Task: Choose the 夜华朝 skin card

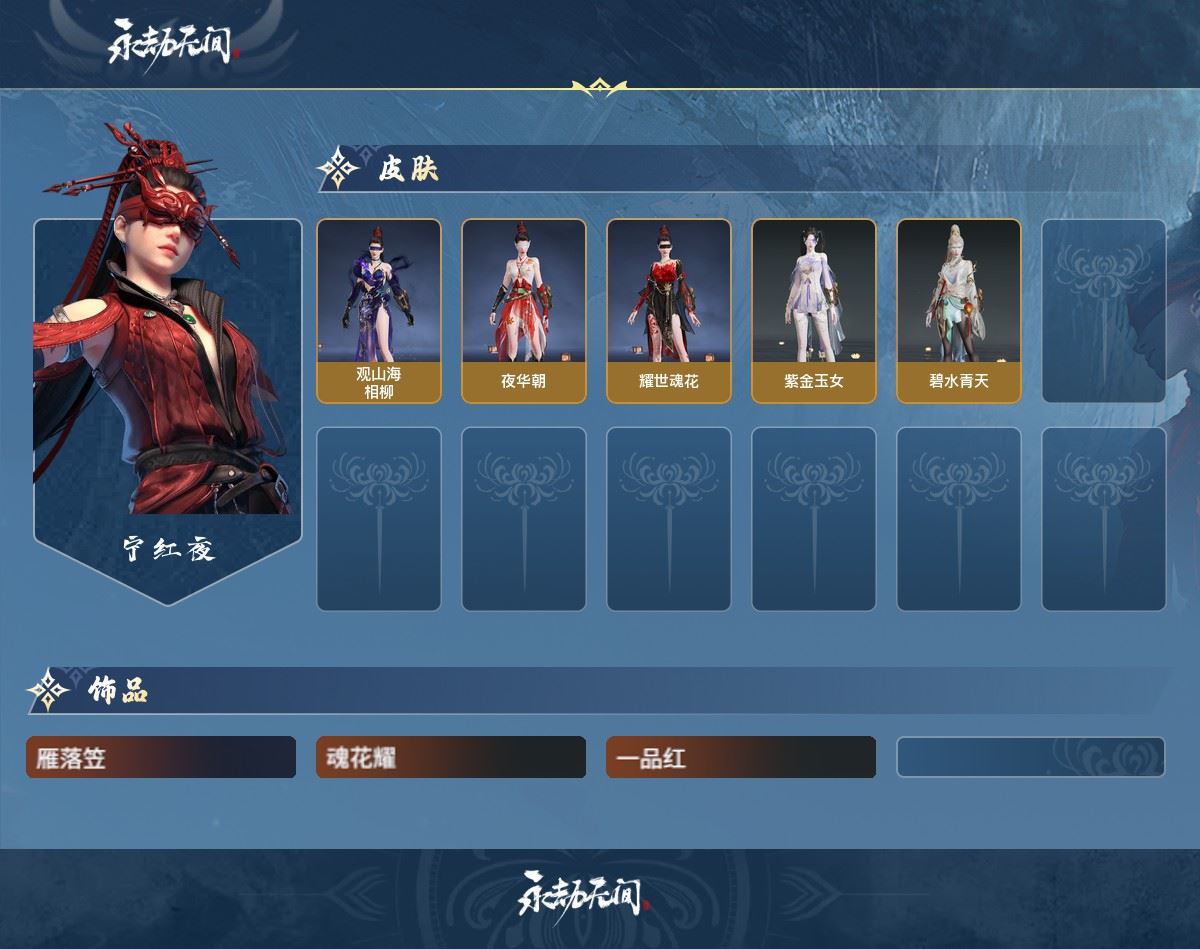Action: (x=524, y=311)
